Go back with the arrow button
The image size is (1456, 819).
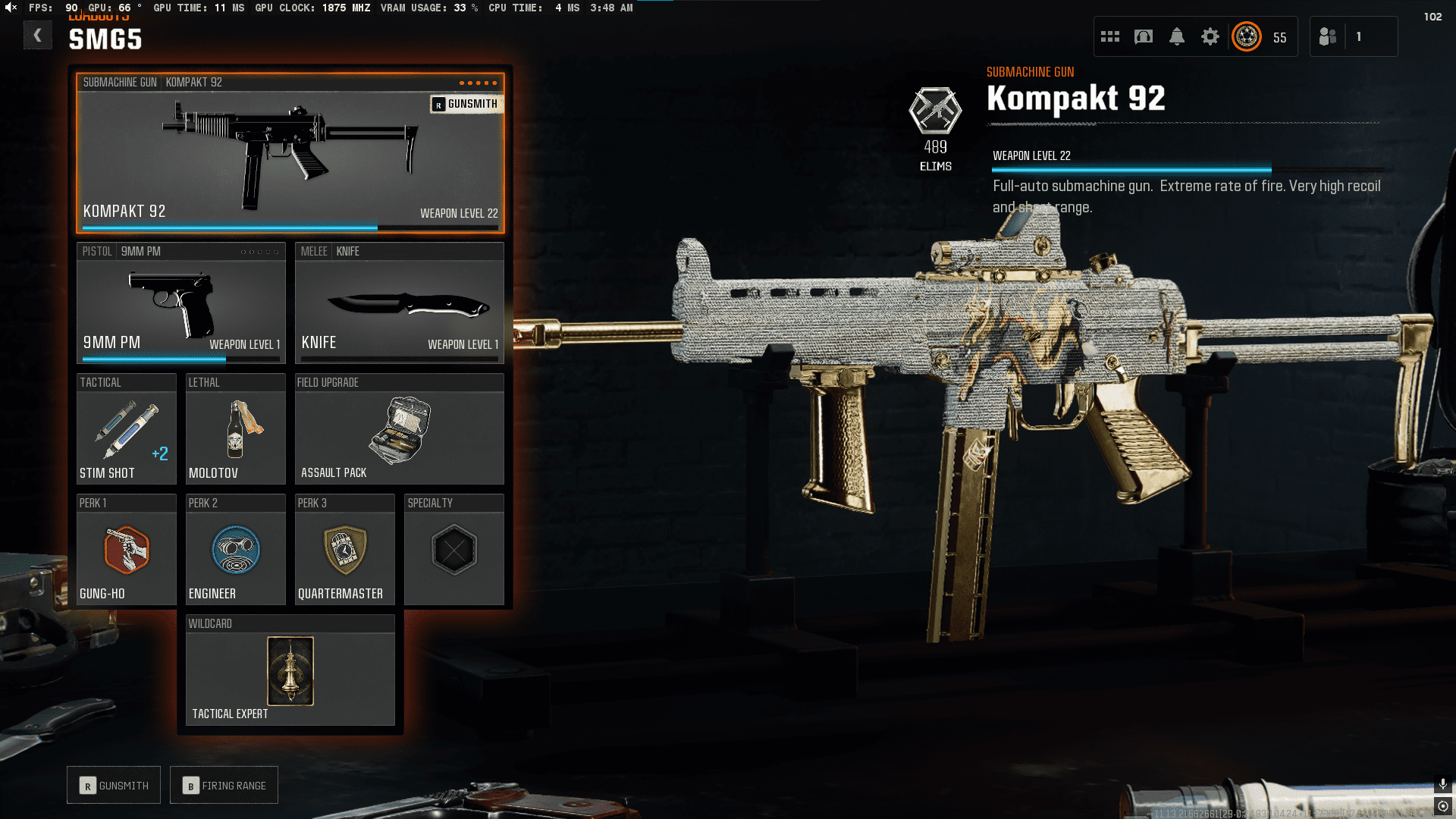click(37, 35)
